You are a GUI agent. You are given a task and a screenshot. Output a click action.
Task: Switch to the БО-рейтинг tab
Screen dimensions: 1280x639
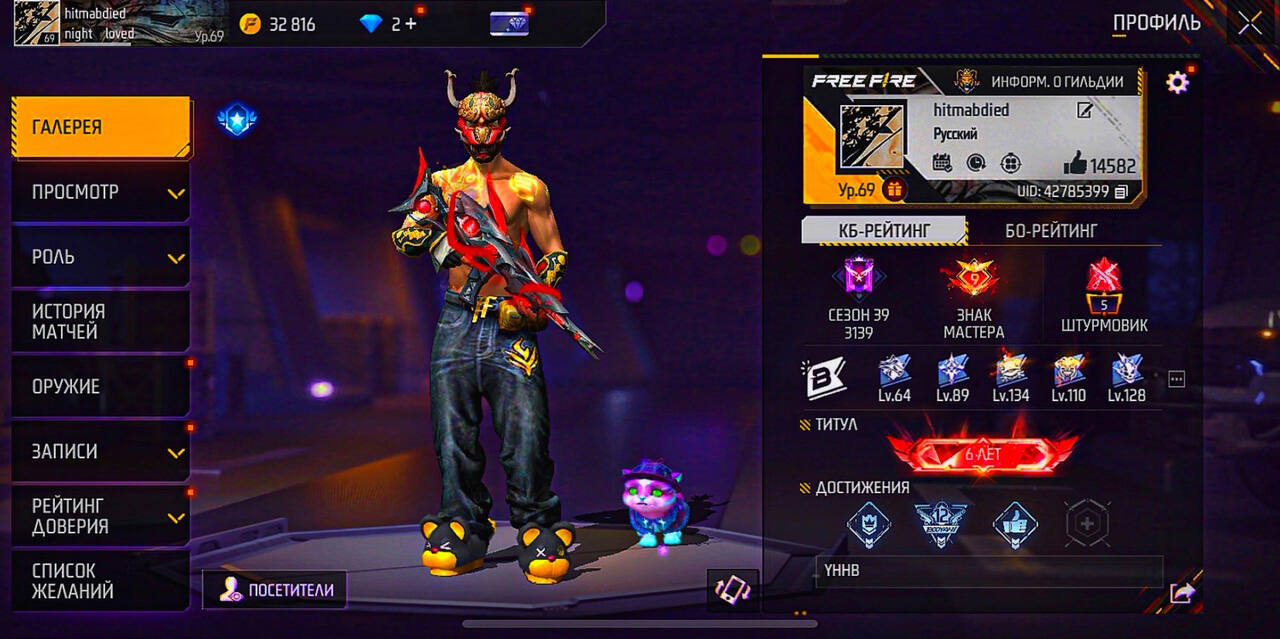(x=1050, y=231)
